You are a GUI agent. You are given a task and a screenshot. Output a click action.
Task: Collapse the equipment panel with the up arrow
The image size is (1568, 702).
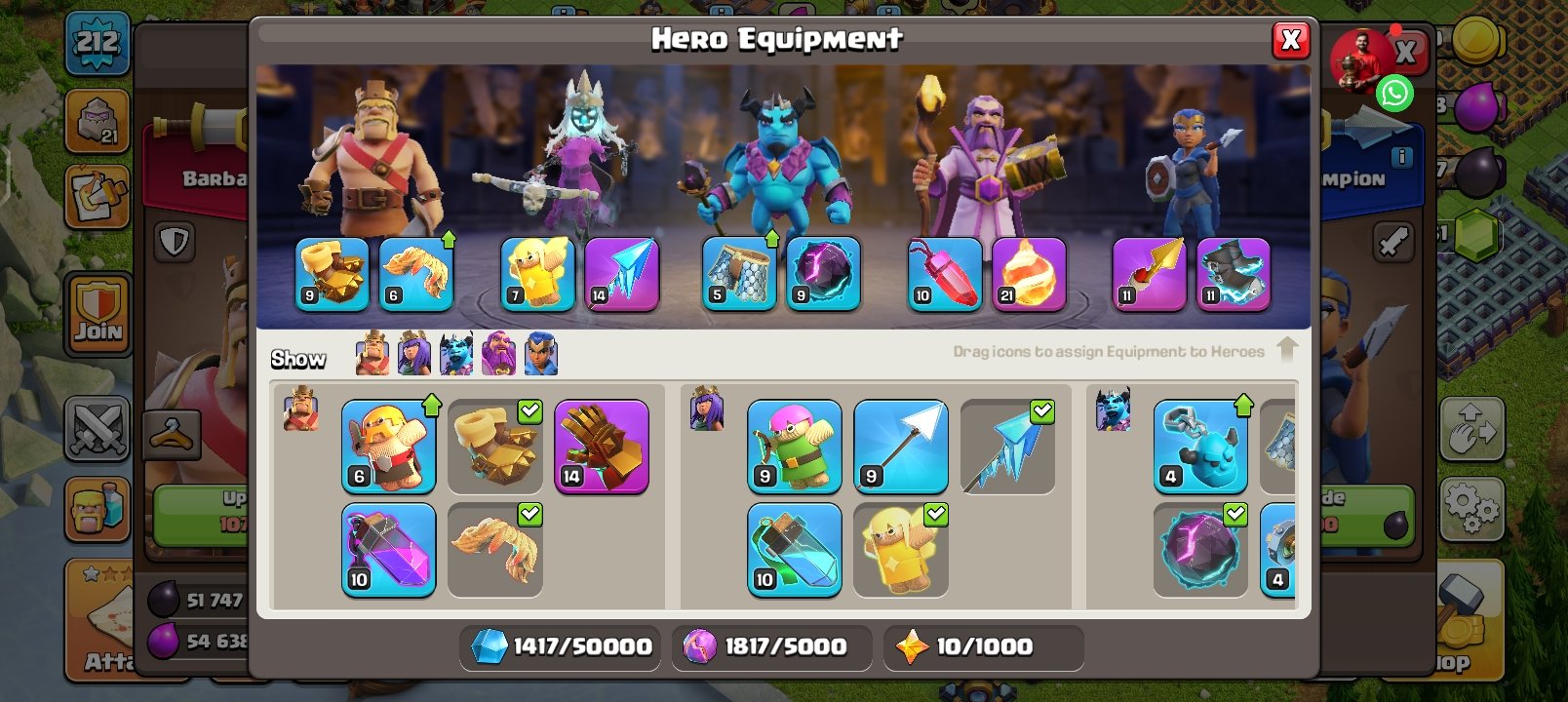click(1289, 348)
